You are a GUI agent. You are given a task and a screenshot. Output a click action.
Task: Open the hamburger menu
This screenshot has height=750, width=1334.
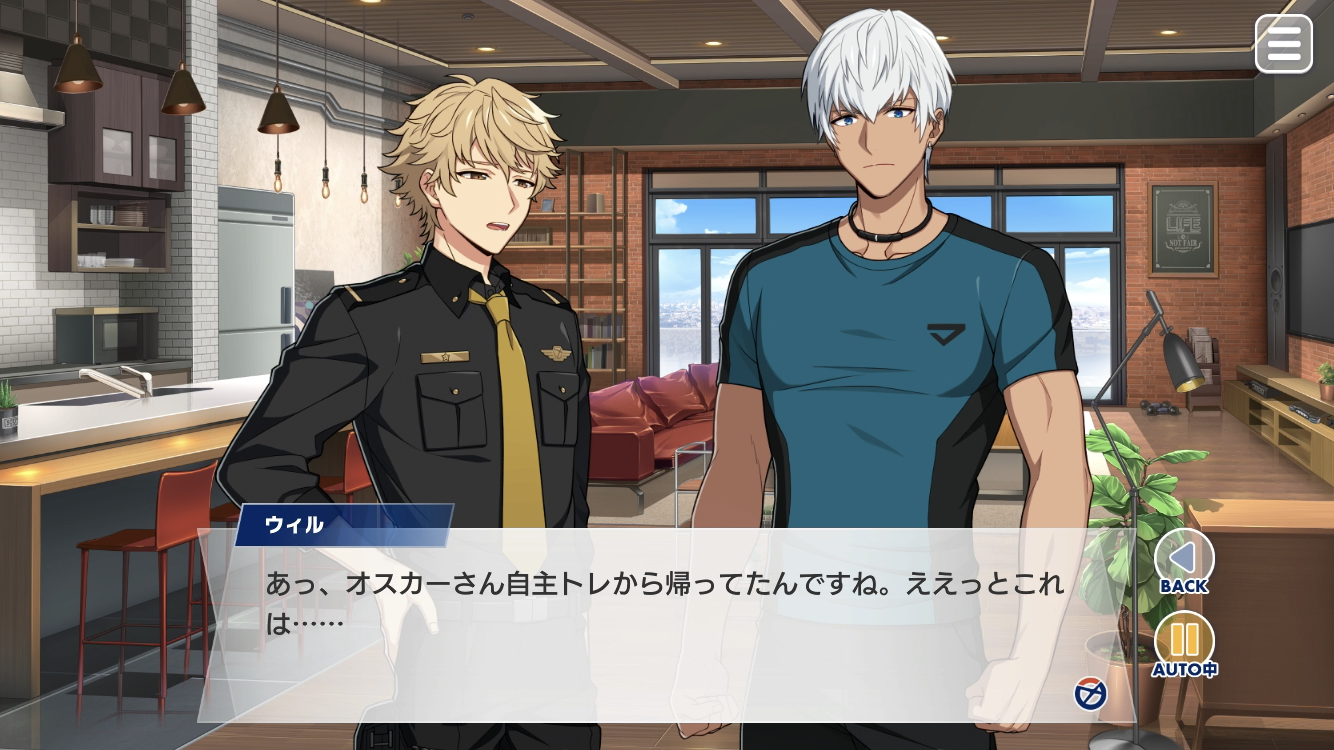pos(1283,44)
